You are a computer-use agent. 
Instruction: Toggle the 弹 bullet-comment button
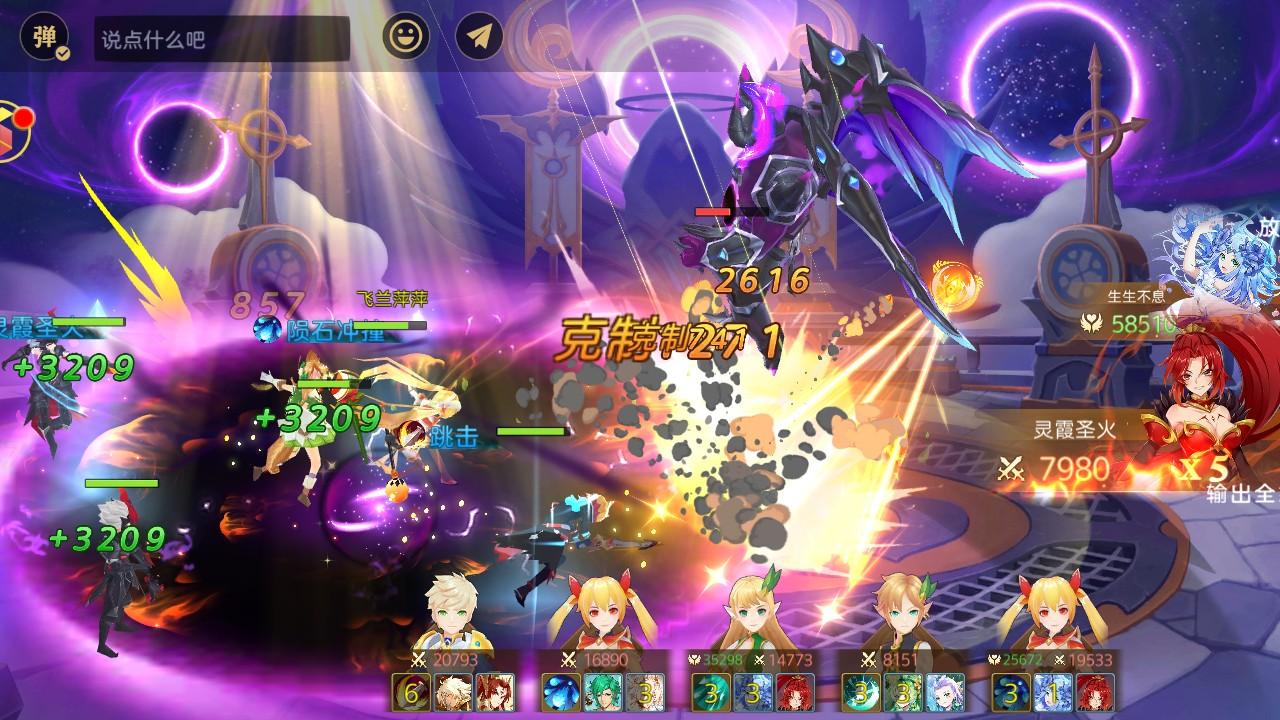point(45,38)
